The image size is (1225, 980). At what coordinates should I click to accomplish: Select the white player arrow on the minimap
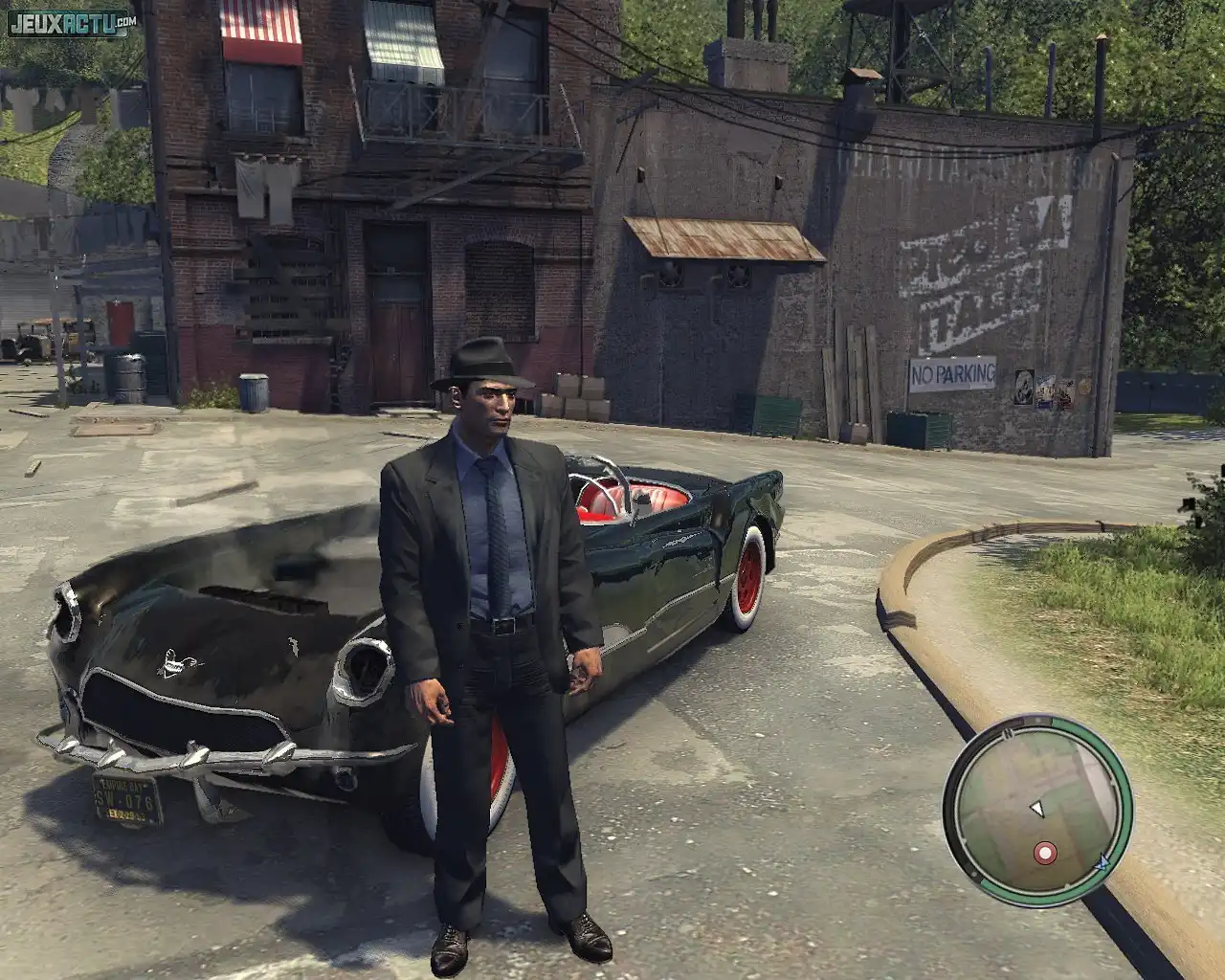[x=1036, y=810]
